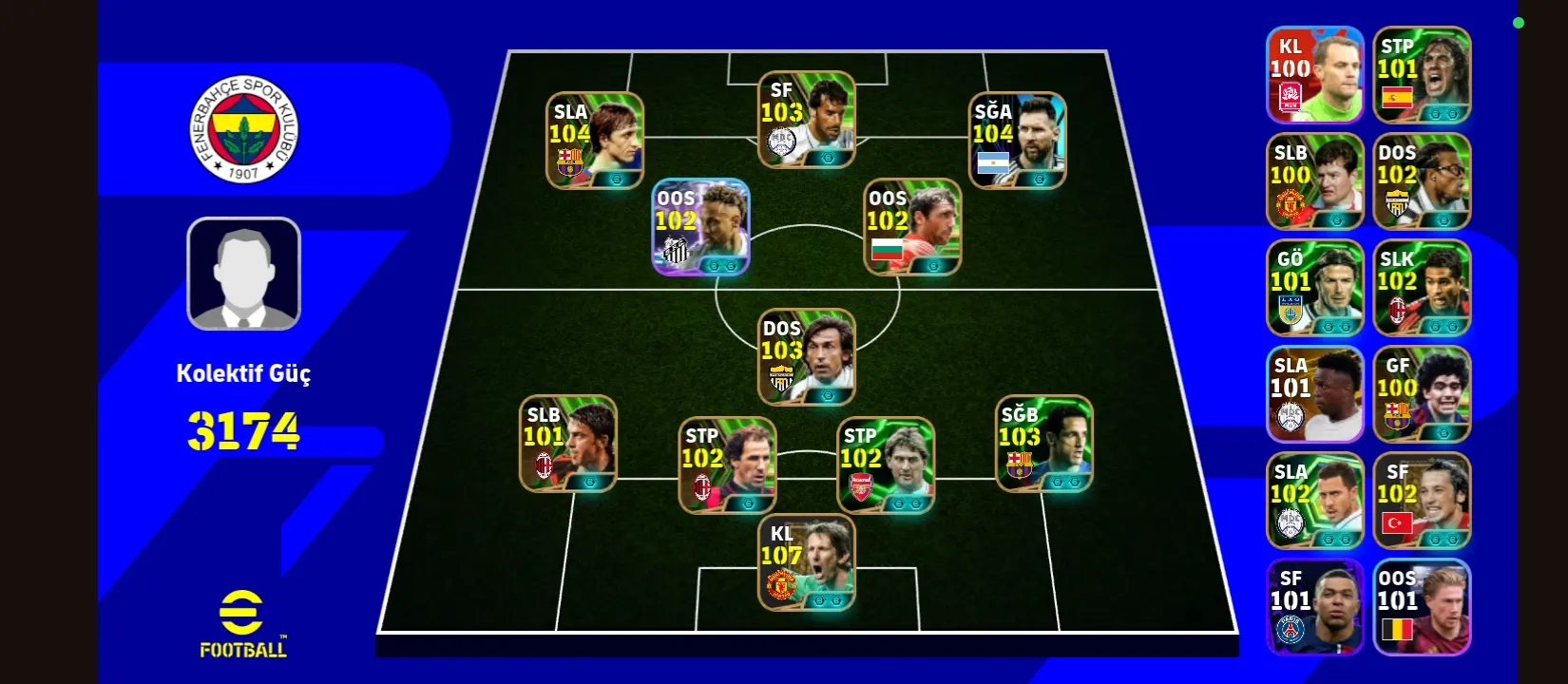
Task: Open the manager portrait slot
Action: (x=244, y=274)
